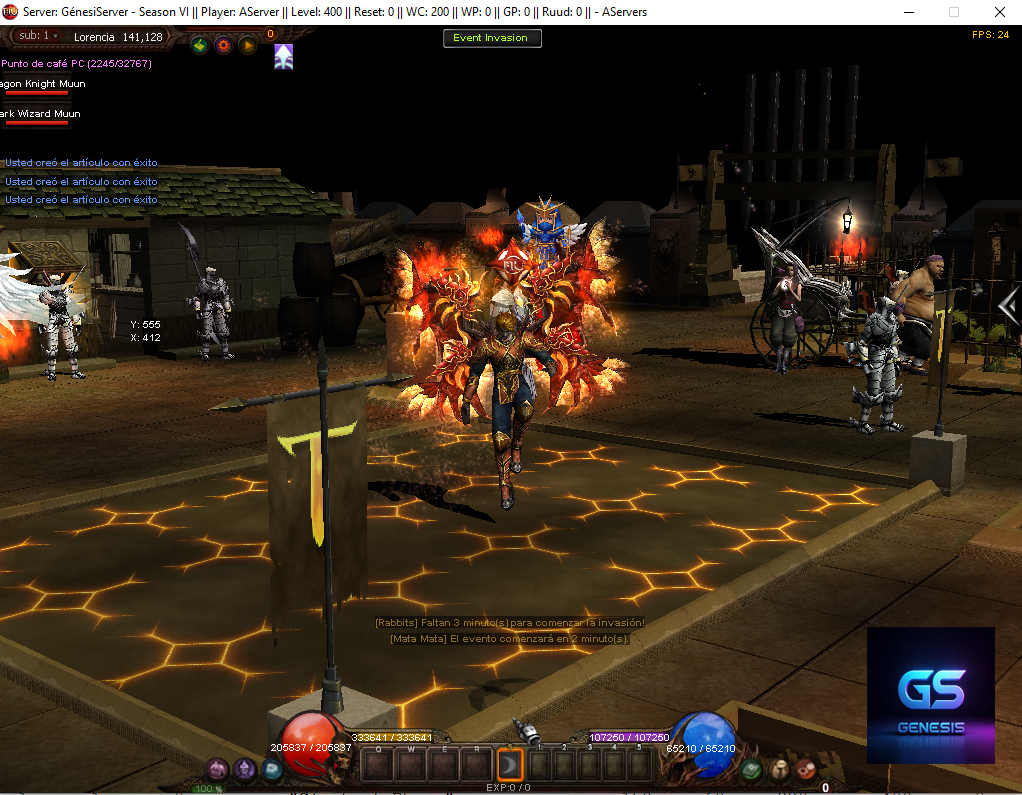Viewport: 1022px width, 795px height.
Task: Minimize the game window
Action: [907, 12]
